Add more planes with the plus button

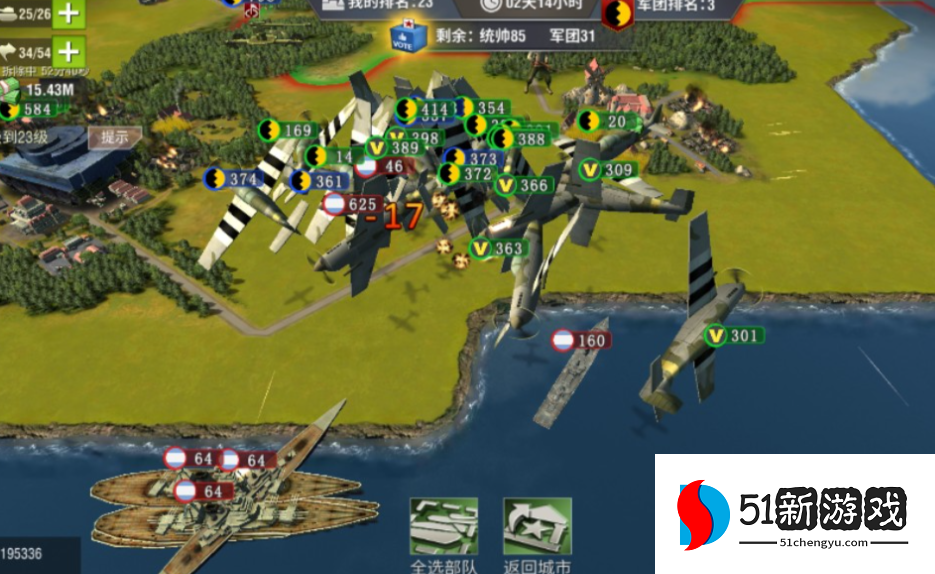click(68, 51)
